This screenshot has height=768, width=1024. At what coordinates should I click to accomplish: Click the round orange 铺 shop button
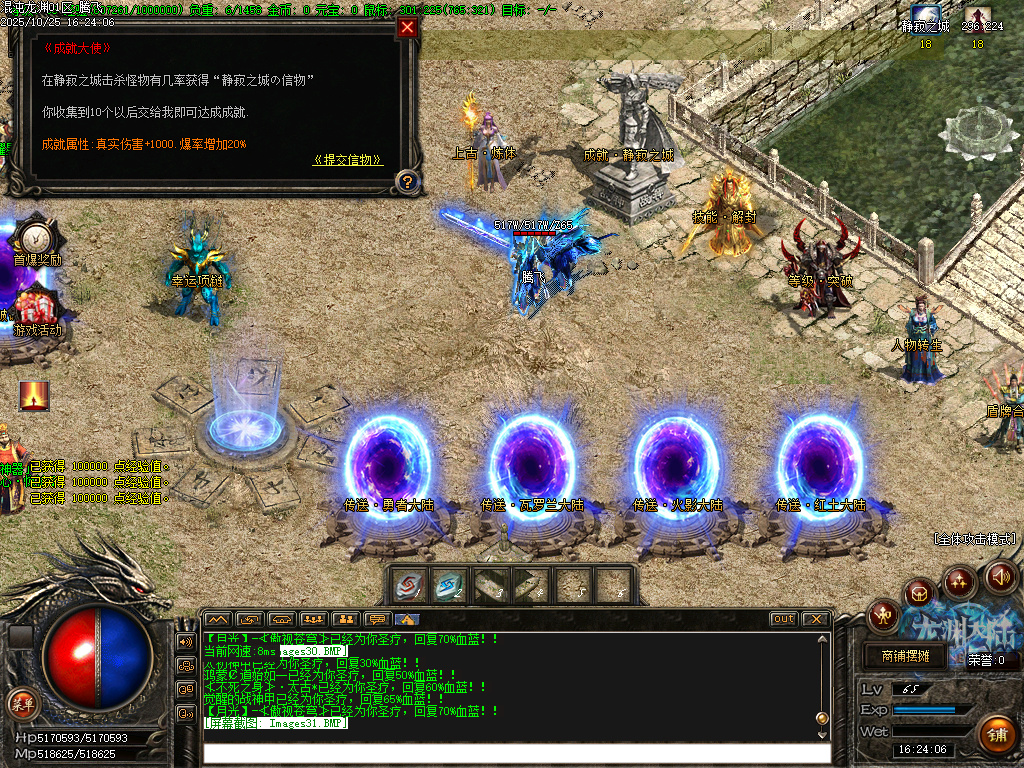[996, 735]
